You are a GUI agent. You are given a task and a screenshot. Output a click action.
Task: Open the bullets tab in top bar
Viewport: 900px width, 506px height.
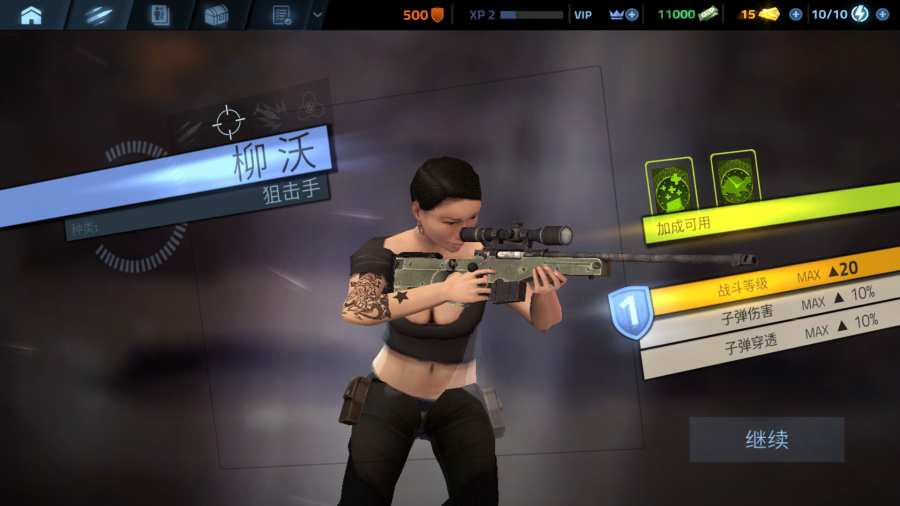pyautogui.click(x=97, y=14)
